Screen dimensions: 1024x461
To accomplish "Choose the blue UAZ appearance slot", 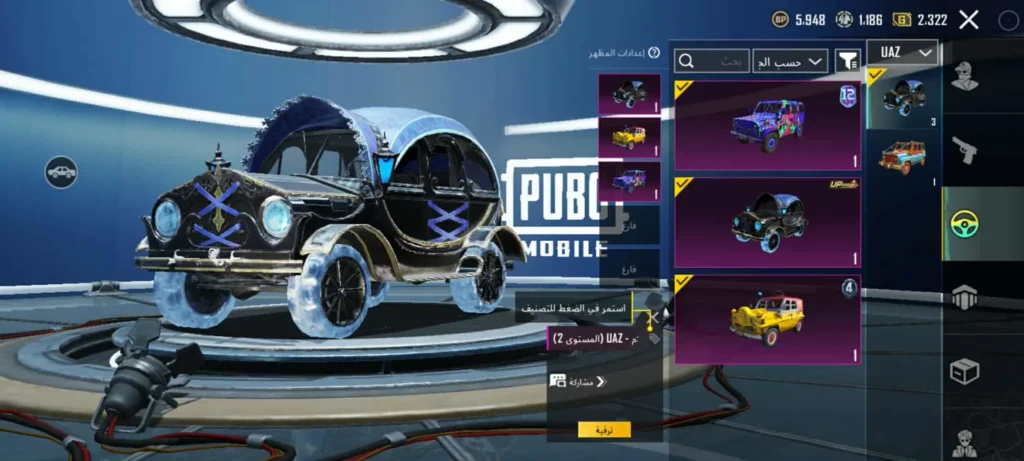I will click(629, 181).
